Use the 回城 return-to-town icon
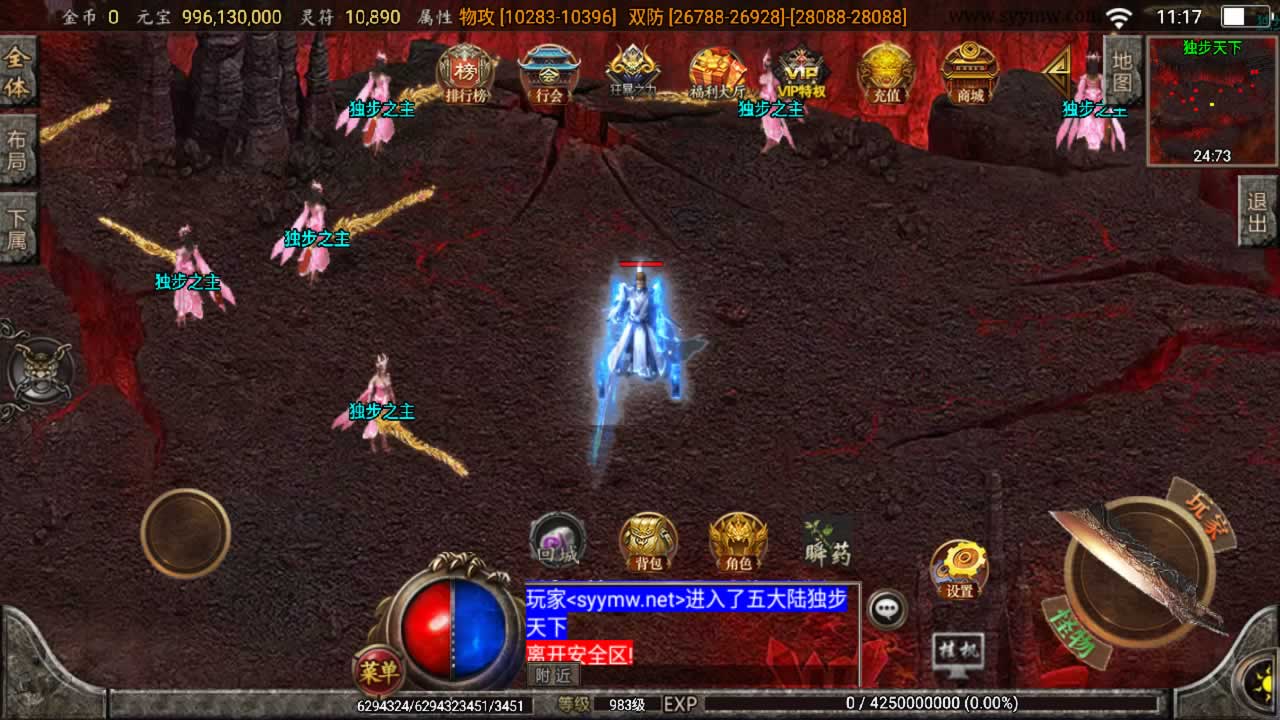The image size is (1280, 720). click(x=557, y=543)
